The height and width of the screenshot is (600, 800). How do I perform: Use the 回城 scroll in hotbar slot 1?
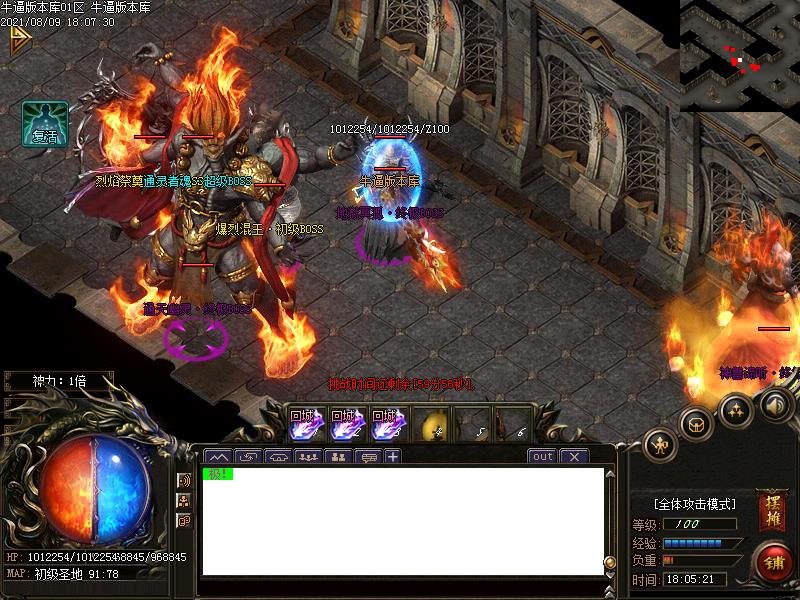[303, 424]
